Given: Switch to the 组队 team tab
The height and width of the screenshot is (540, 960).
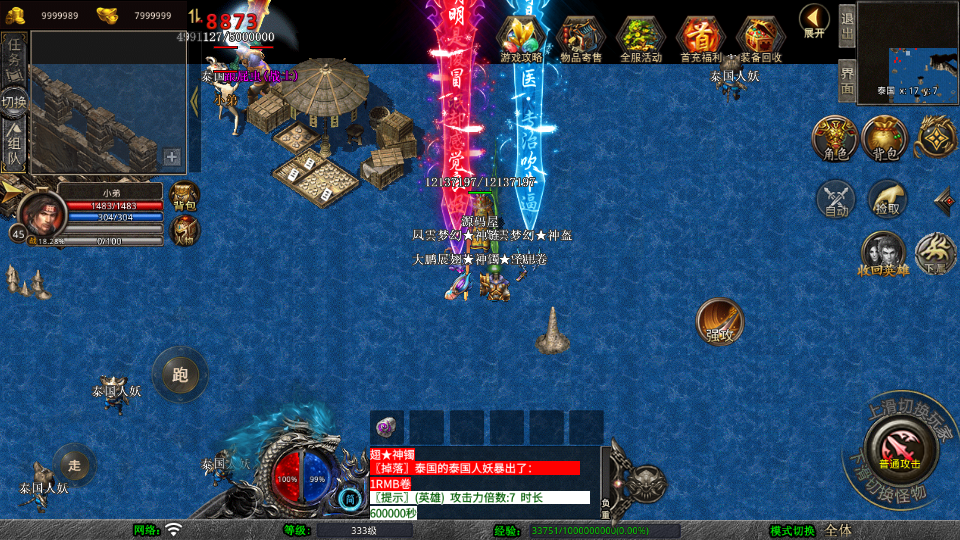Looking at the screenshot, I should (x=14, y=146).
